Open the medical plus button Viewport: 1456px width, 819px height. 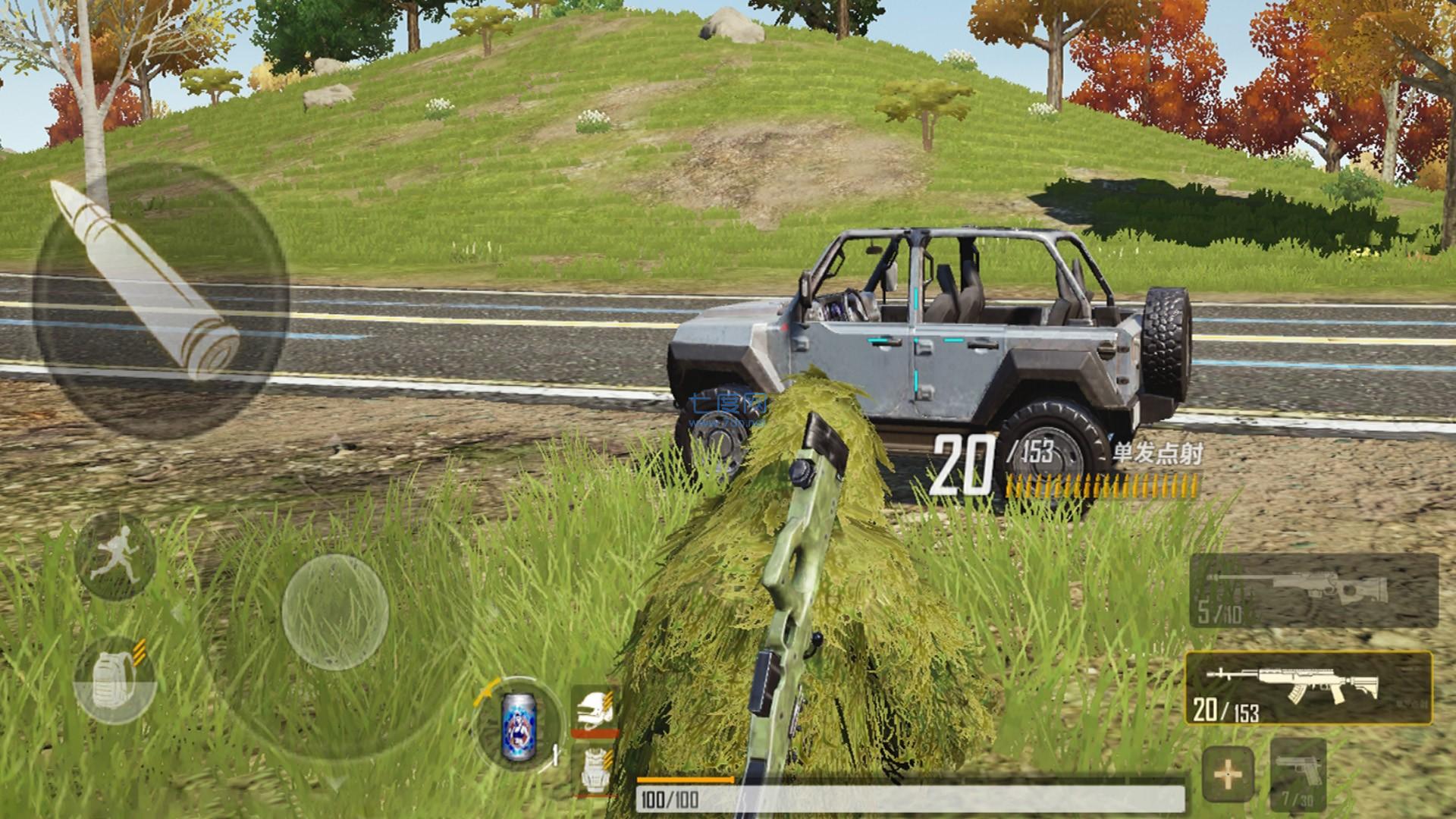click(x=1228, y=775)
